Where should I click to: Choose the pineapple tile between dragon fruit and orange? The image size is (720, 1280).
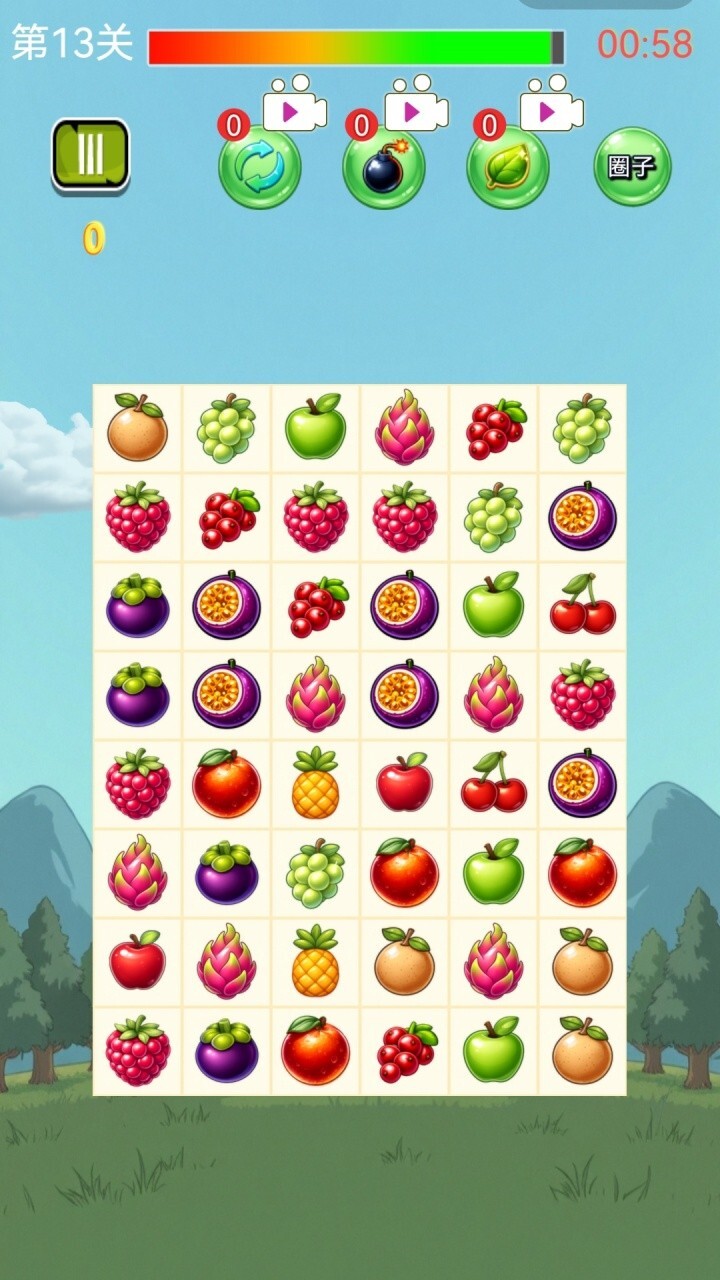click(x=315, y=962)
